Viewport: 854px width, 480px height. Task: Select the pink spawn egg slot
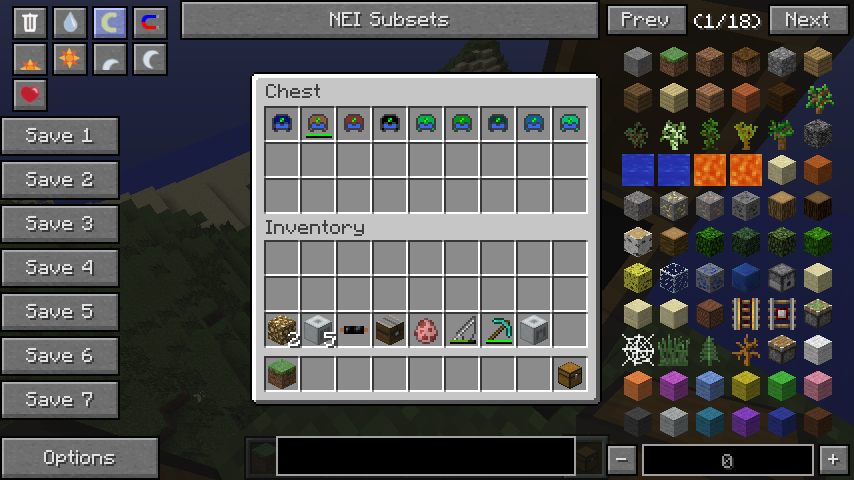pyautogui.click(x=426, y=329)
